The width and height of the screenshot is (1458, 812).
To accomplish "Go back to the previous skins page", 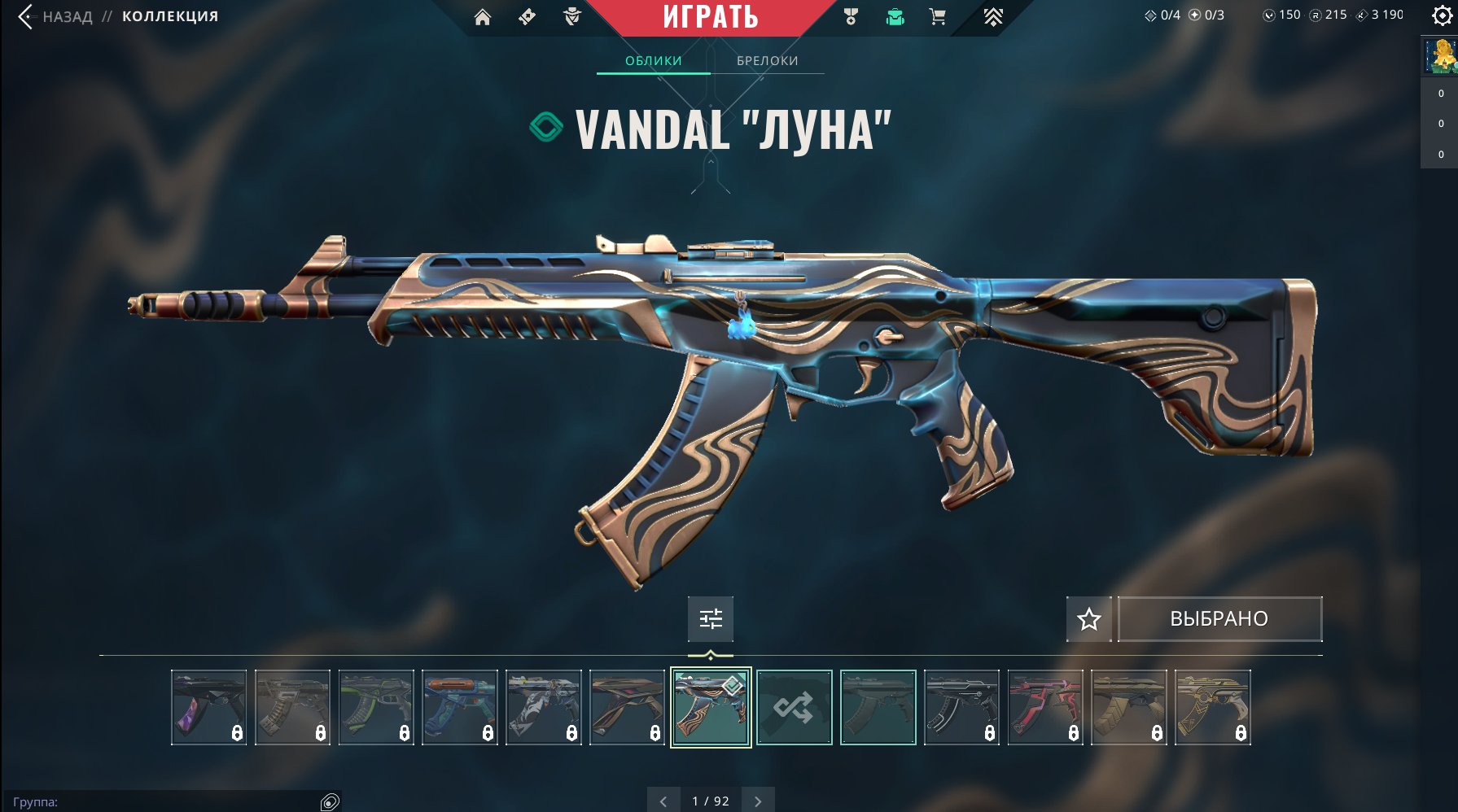I will point(665,801).
